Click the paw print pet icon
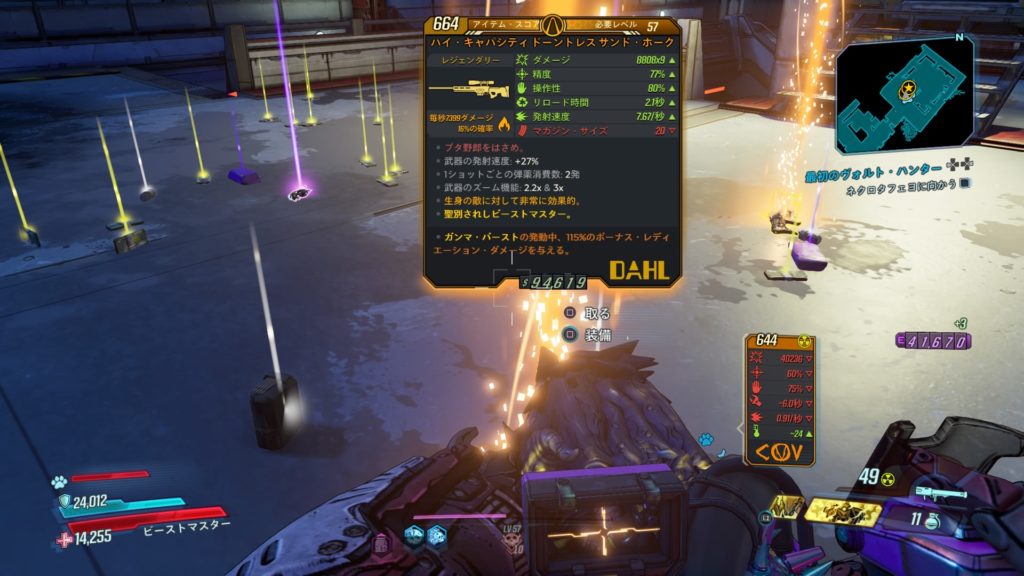The width and height of the screenshot is (1024, 576). [60, 482]
